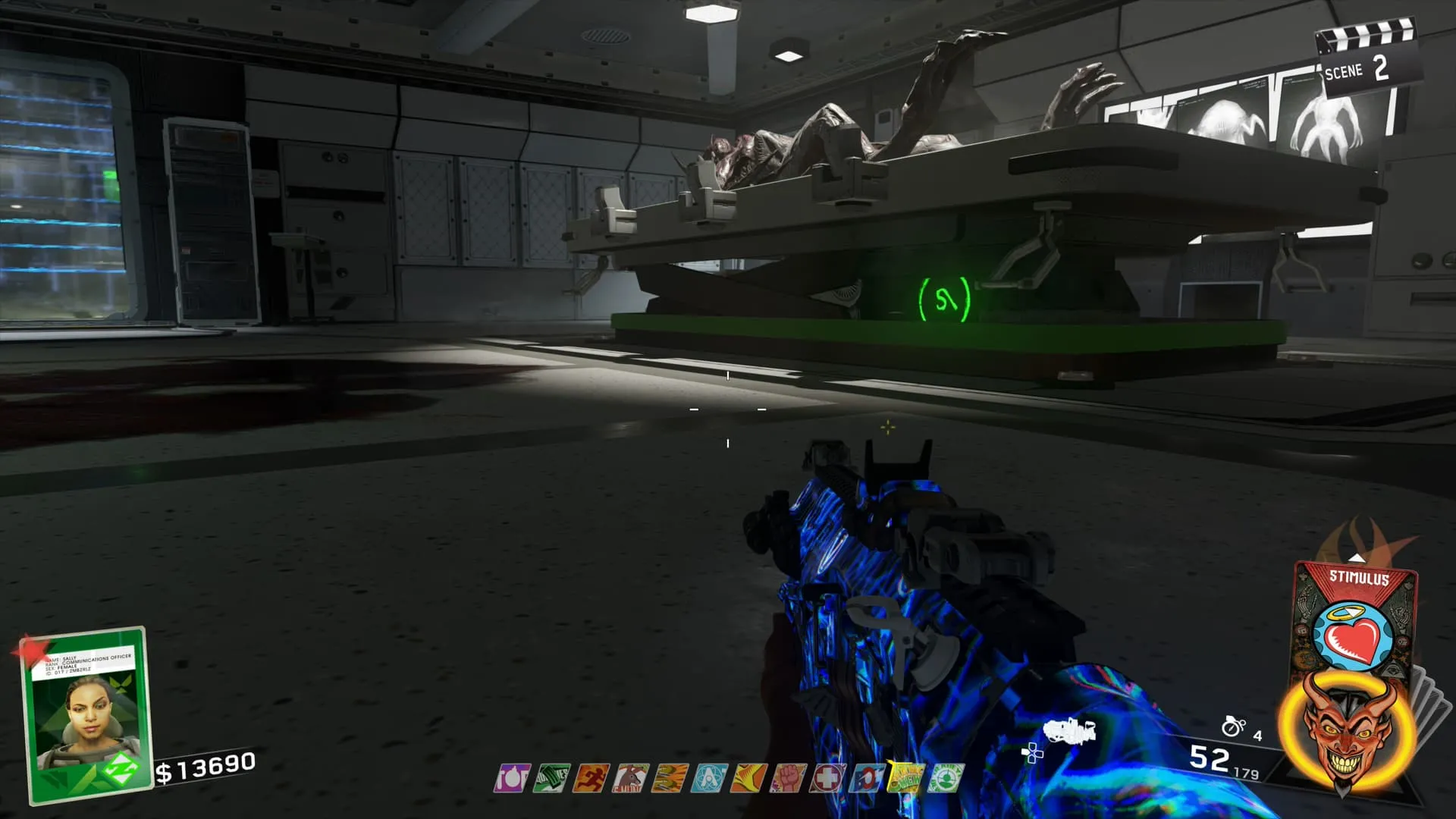The width and height of the screenshot is (1456, 819).
Task: Click the raised fist perk icon
Action: tap(788, 778)
